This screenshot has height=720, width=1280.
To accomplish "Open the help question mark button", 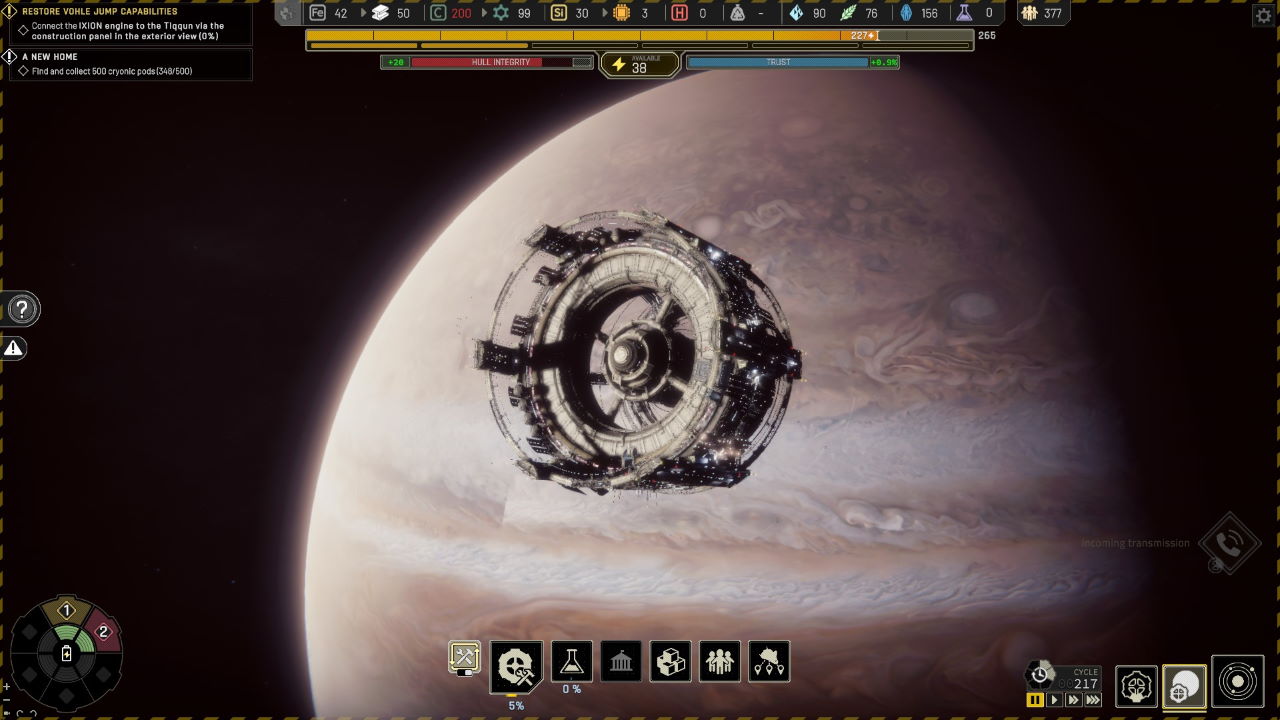I will (22, 309).
